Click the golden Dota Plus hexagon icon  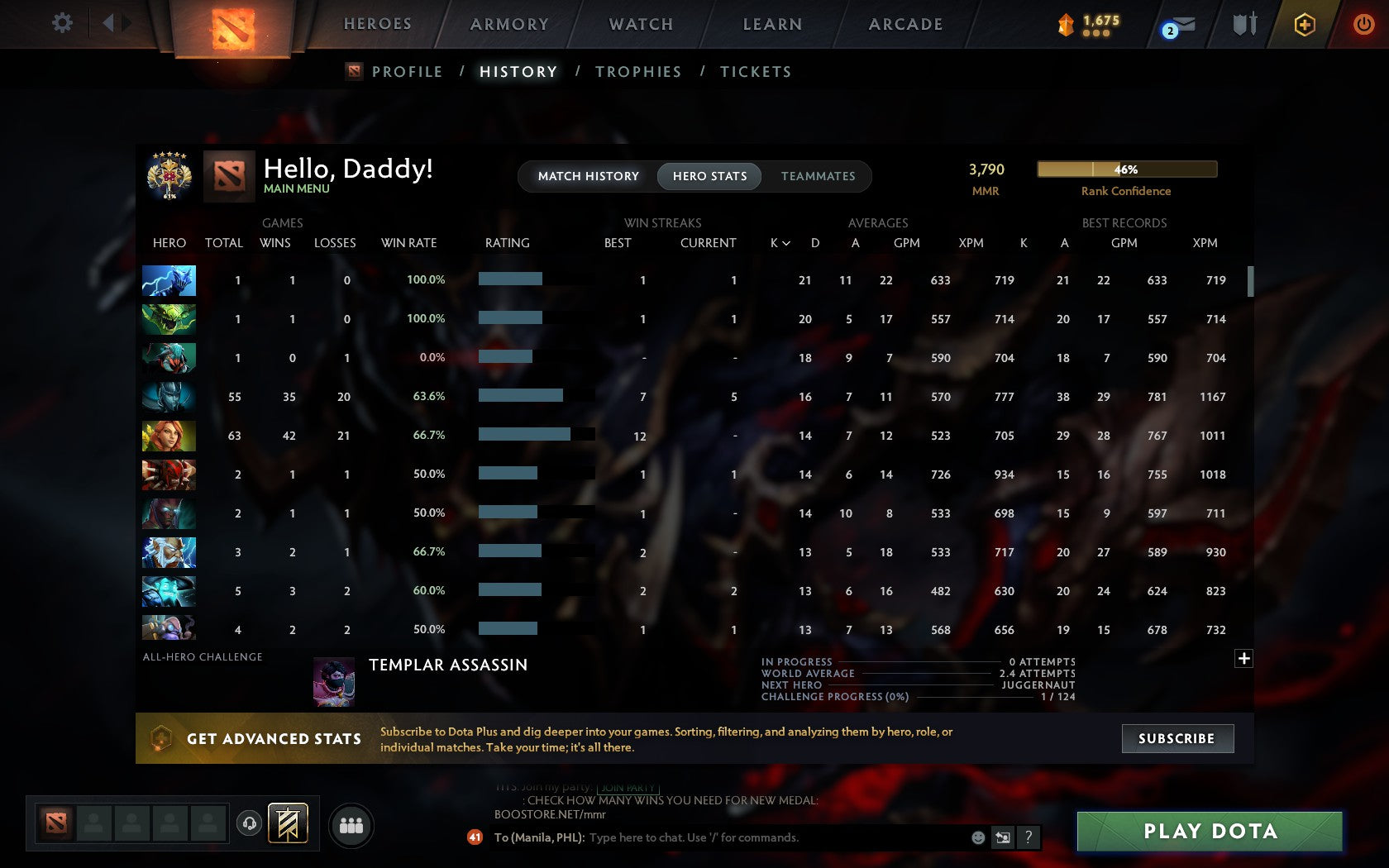(1304, 24)
